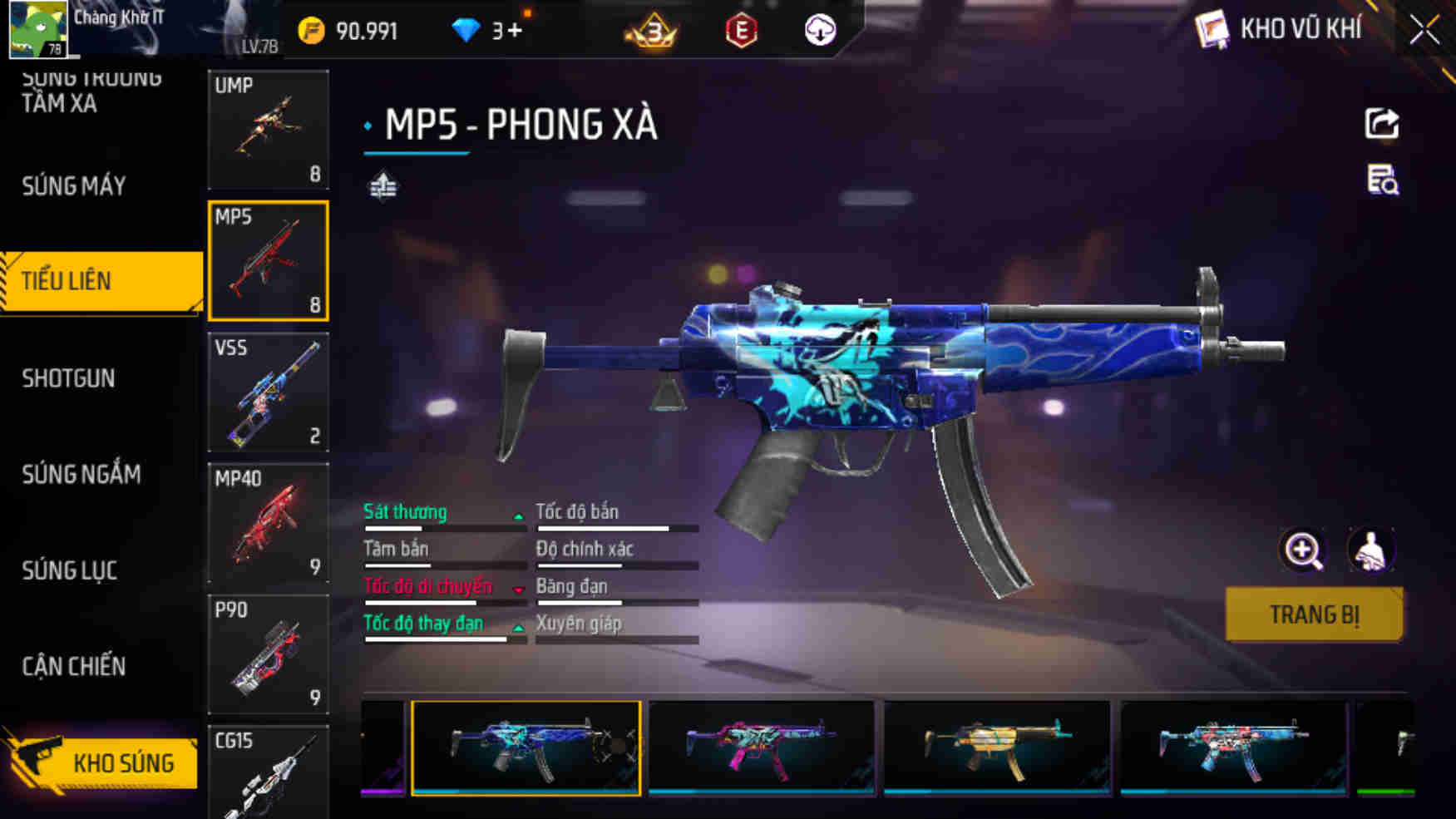The image size is (1456, 819).
Task: Select the SÚNG NGẮM category
Action: pos(81,475)
